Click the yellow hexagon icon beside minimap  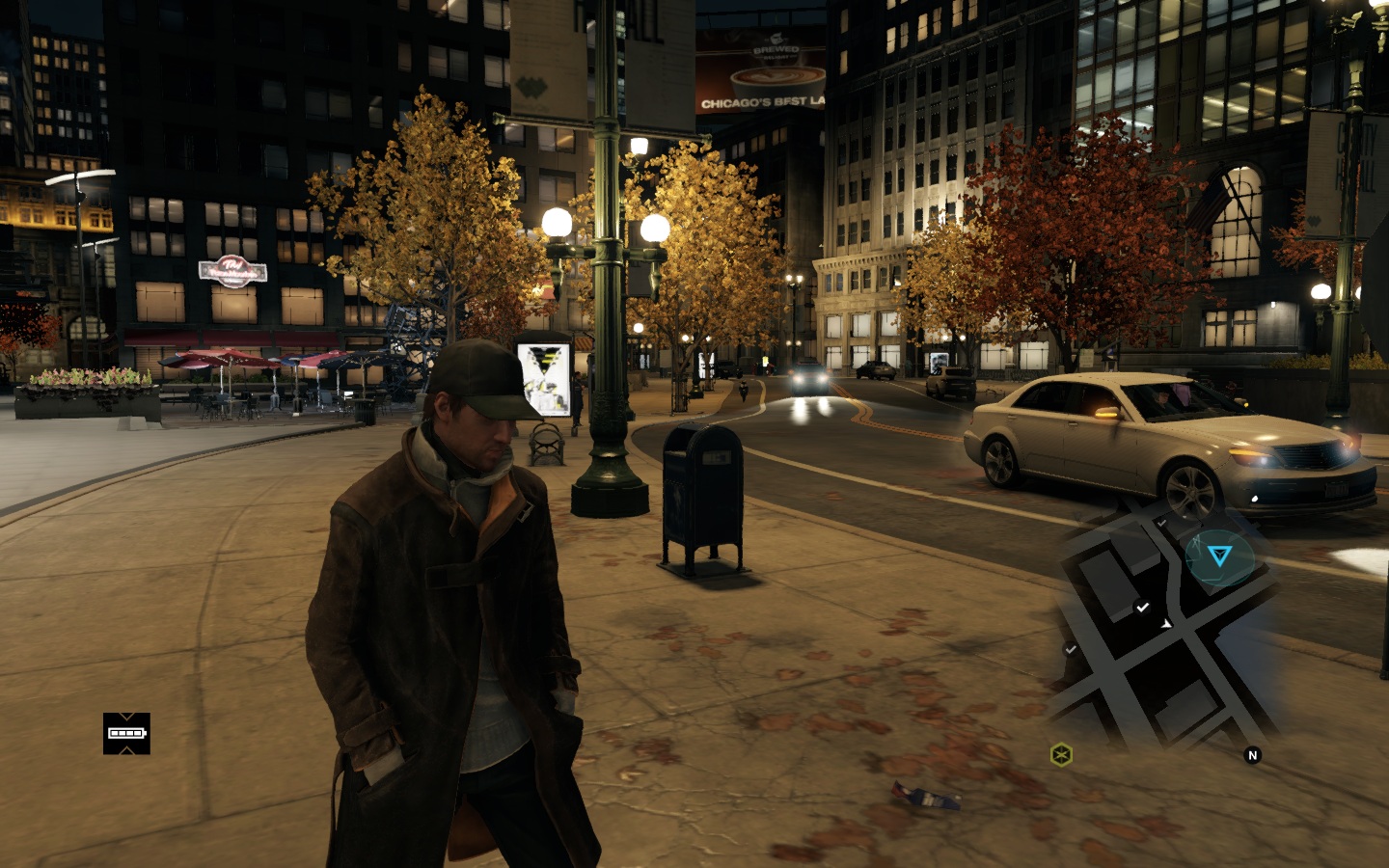pos(1061,754)
